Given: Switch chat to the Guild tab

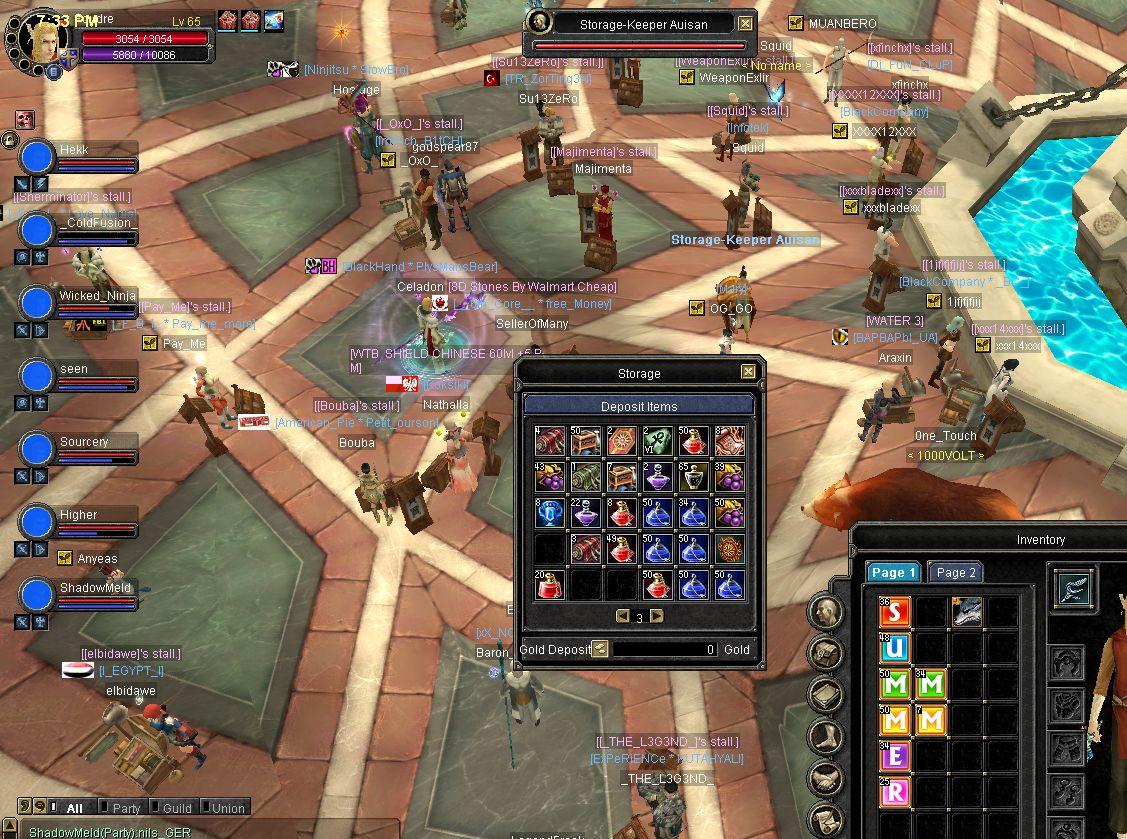Looking at the screenshot, I should (177, 808).
